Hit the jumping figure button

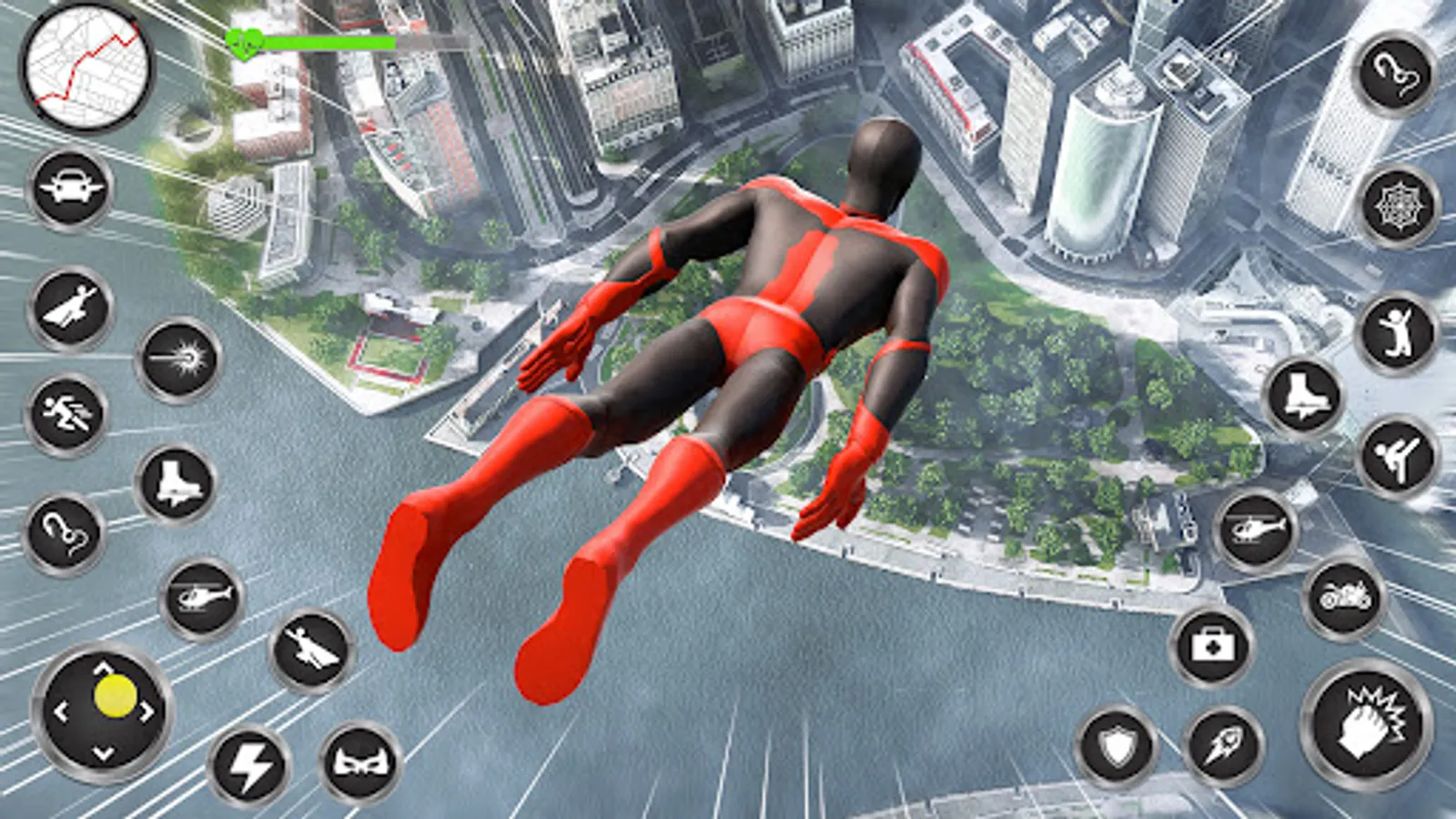coord(1397,333)
